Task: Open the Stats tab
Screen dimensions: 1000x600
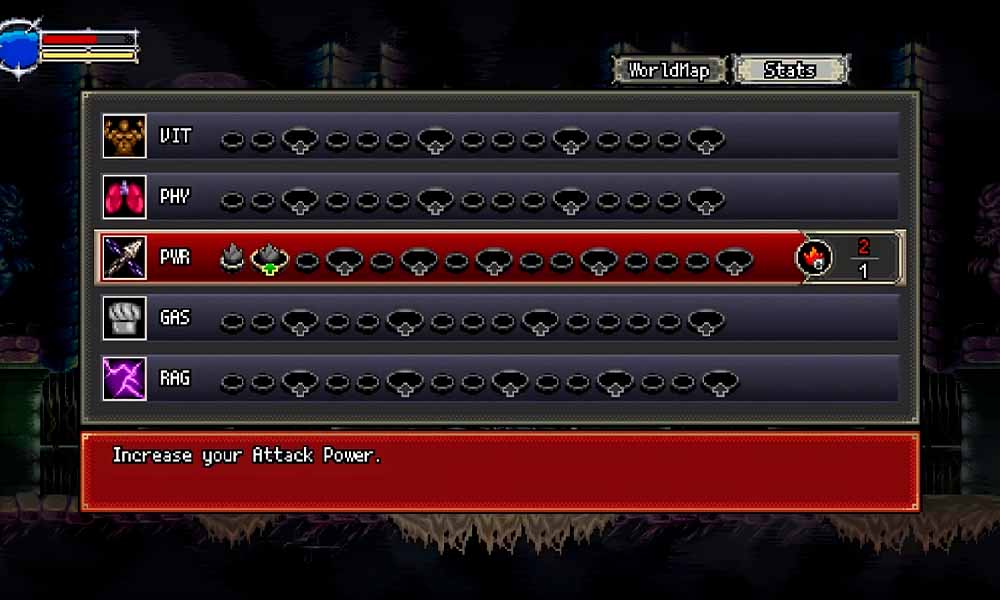Action: pos(790,70)
